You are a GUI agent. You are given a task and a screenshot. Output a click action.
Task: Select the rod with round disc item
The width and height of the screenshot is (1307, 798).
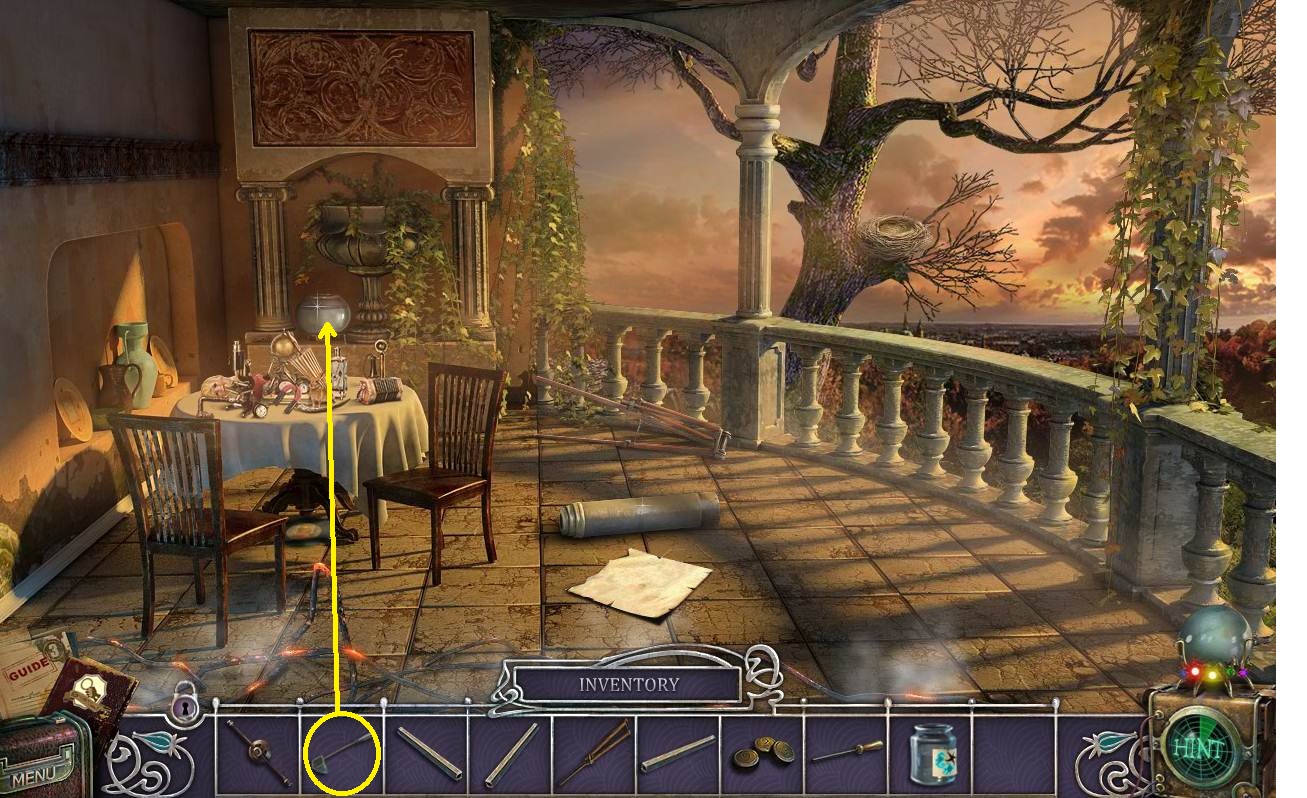tap(258, 752)
